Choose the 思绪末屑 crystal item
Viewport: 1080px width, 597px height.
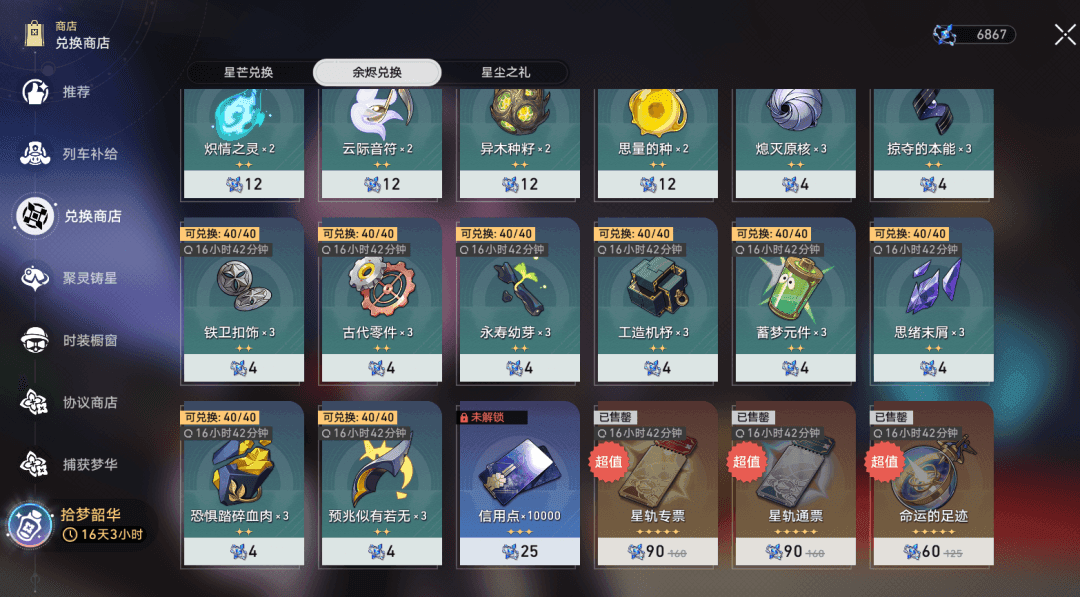934,298
